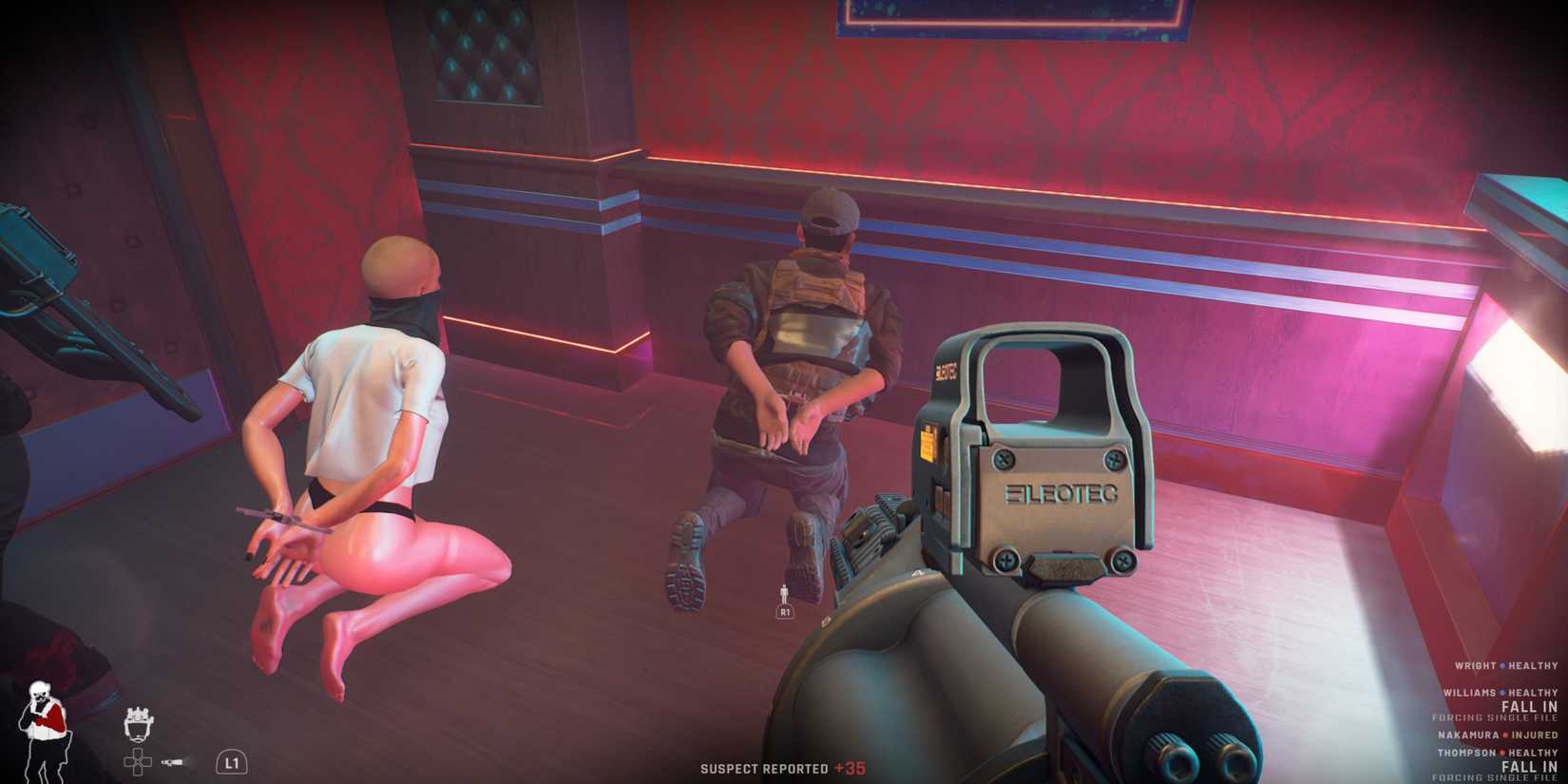Select WRIGHT in the squad roster
This screenshot has height=784, width=1568.
coord(1475,666)
